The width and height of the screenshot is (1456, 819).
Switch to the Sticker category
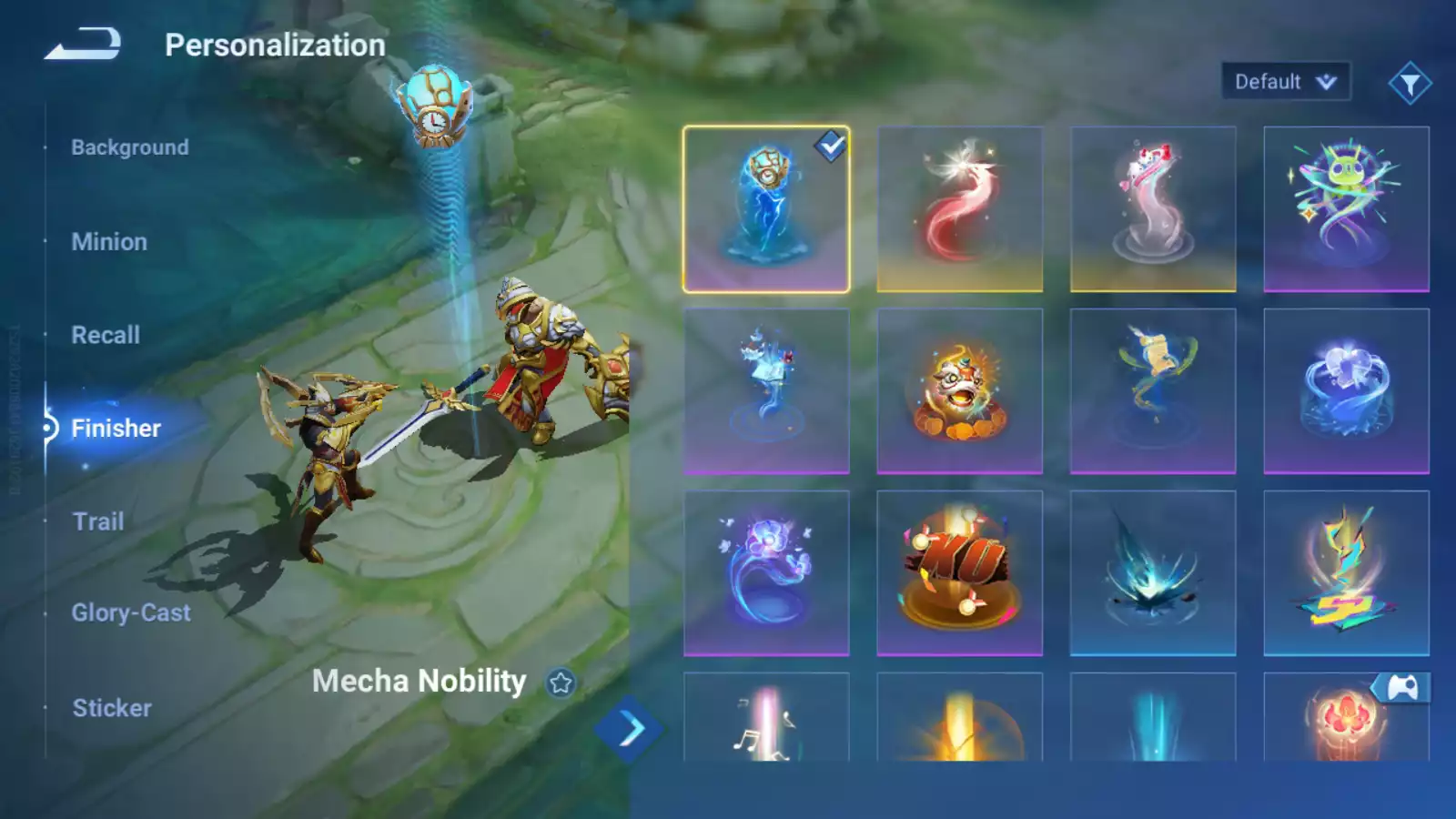(x=112, y=708)
